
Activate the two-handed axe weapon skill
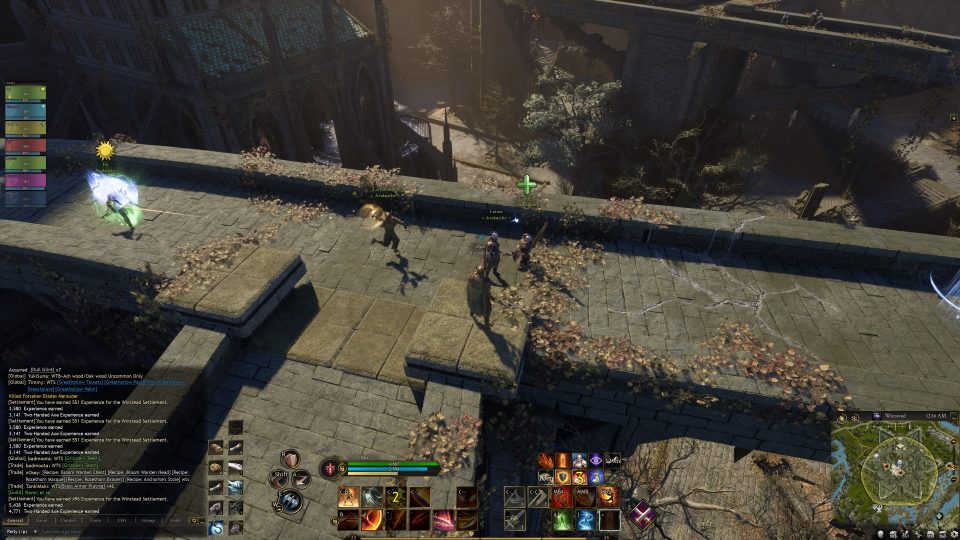click(x=292, y=501)
